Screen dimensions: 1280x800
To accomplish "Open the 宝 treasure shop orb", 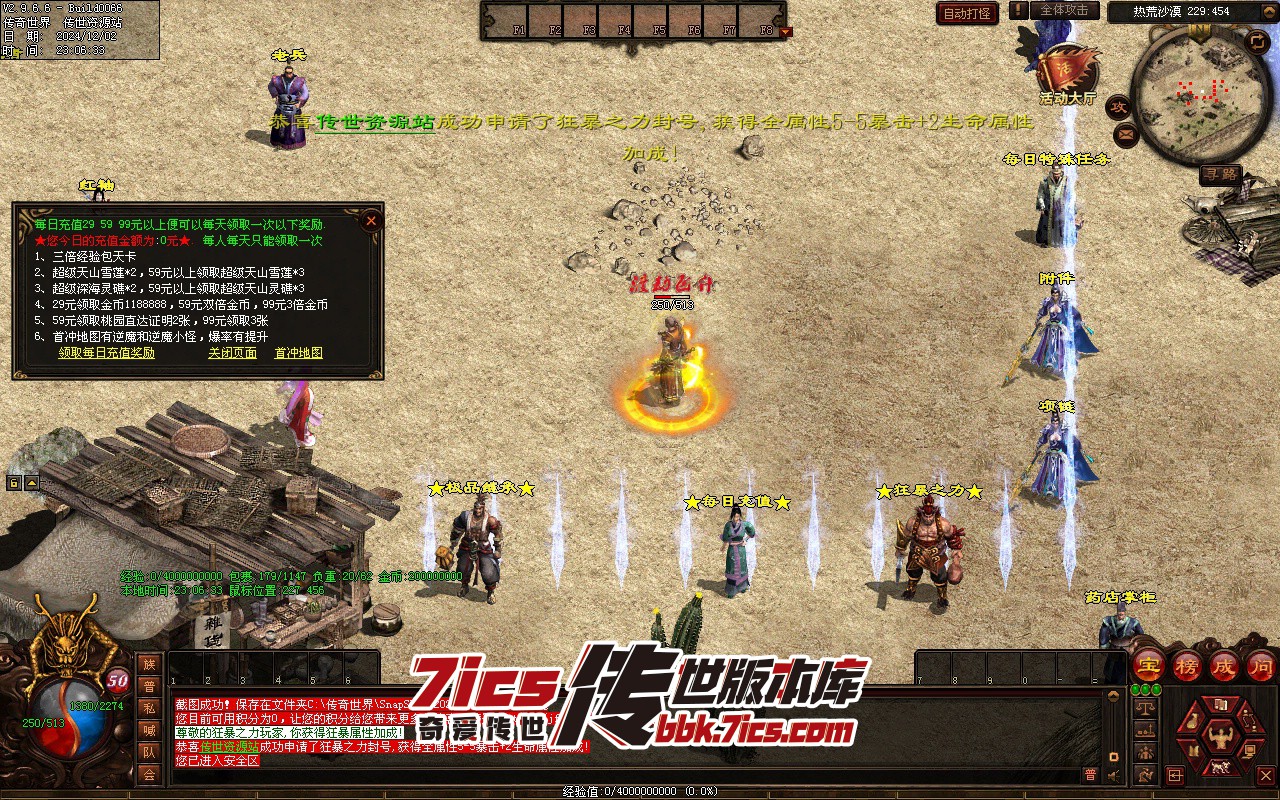I will click(x=1149, y=665).
